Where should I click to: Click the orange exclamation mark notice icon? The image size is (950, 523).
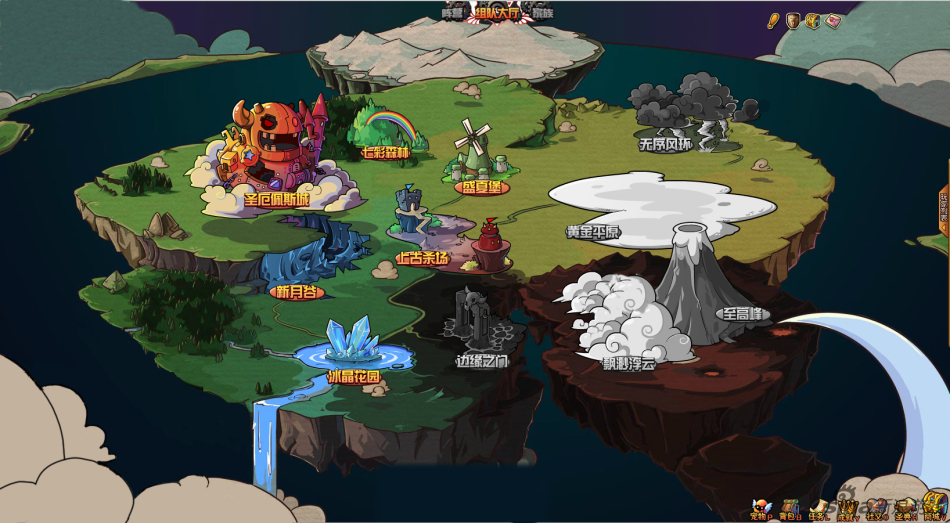pyautogui.click(x=772, y=21)
